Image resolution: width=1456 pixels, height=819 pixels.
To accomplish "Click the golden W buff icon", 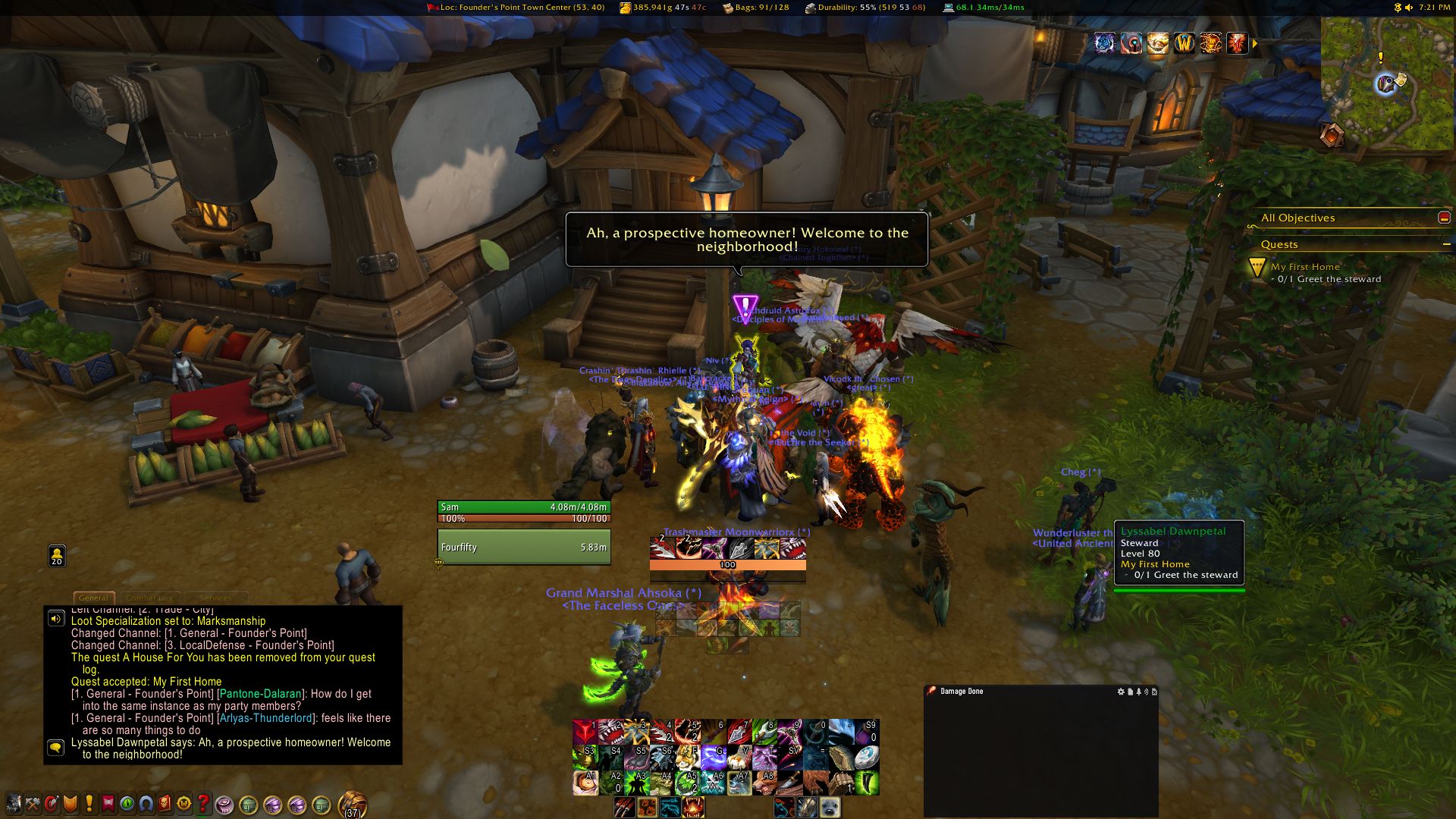I will [1184, 43].
